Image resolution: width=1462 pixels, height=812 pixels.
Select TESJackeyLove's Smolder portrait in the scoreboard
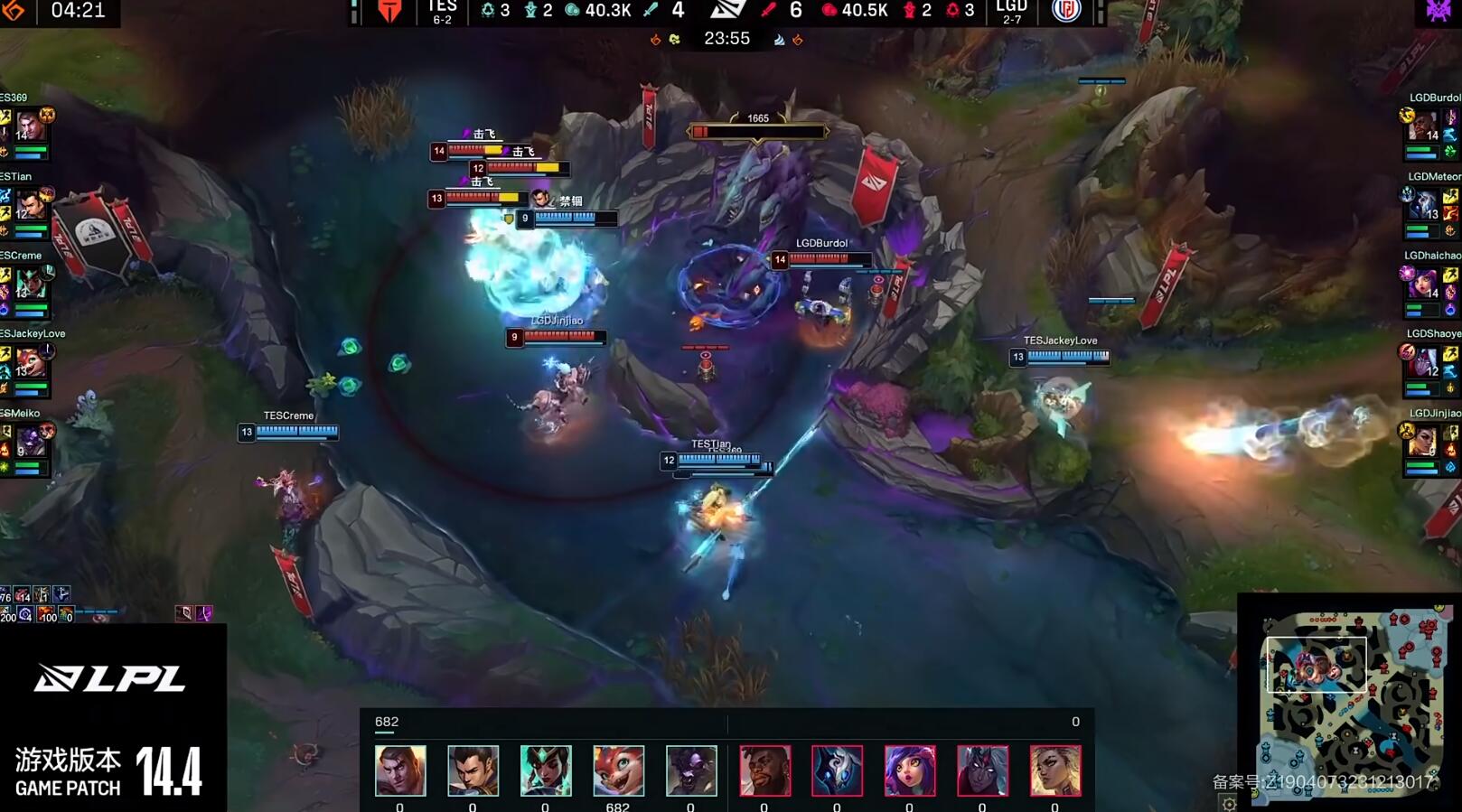[x=30, y=362]
